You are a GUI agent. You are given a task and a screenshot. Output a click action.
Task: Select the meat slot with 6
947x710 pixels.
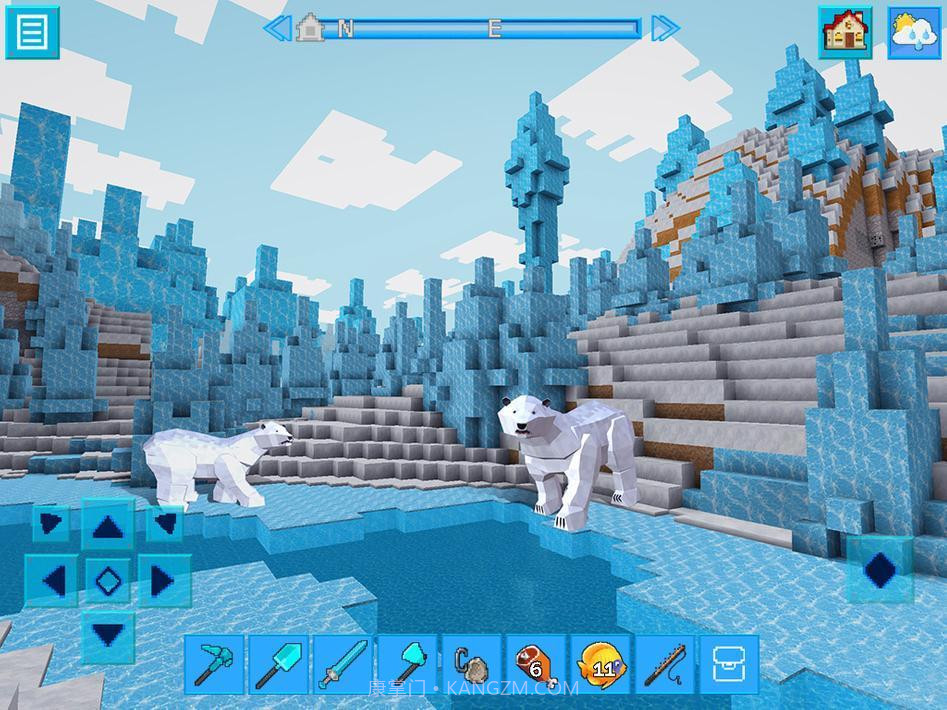535,664
